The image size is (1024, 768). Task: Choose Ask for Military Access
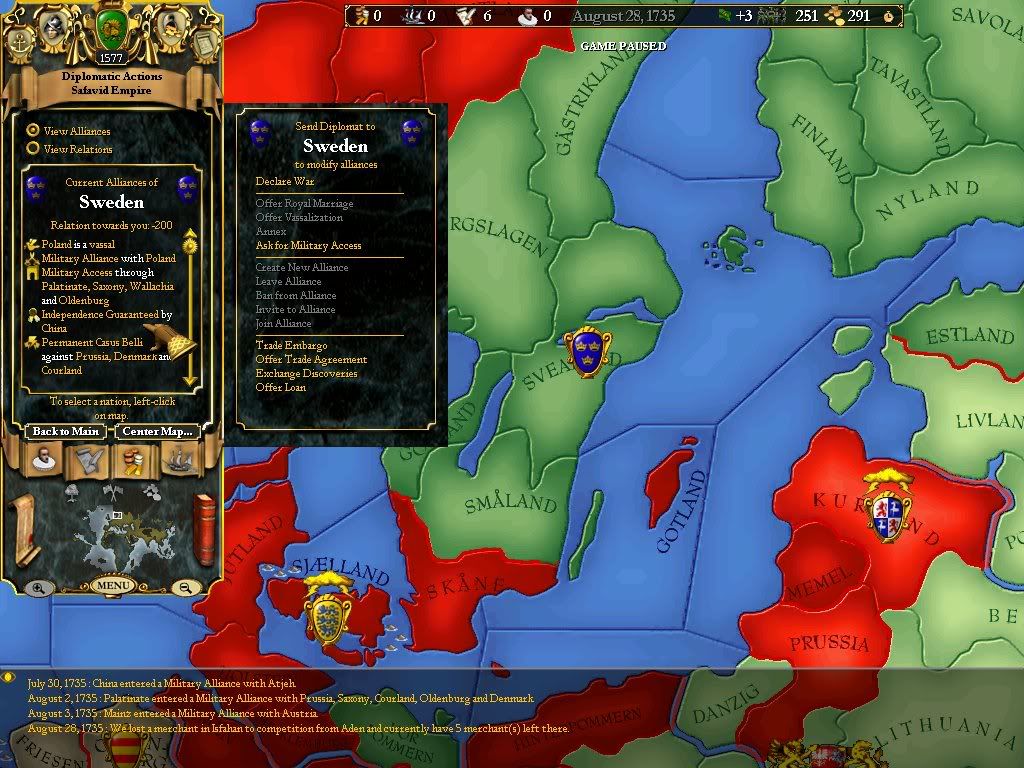308,246
